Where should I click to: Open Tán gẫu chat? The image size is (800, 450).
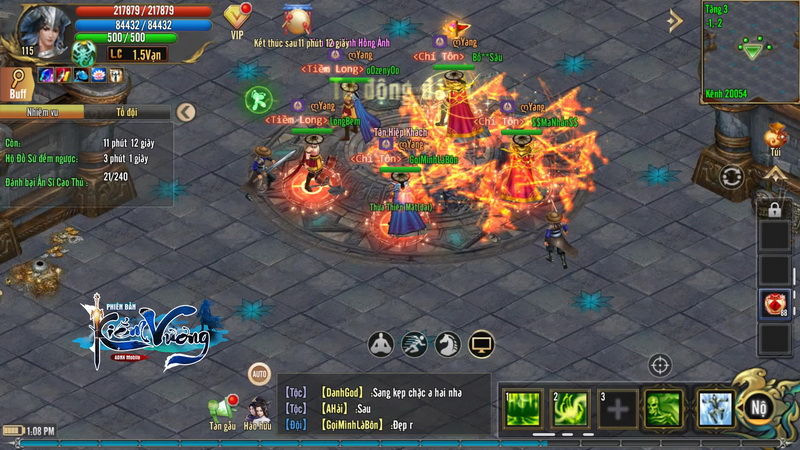223,408
